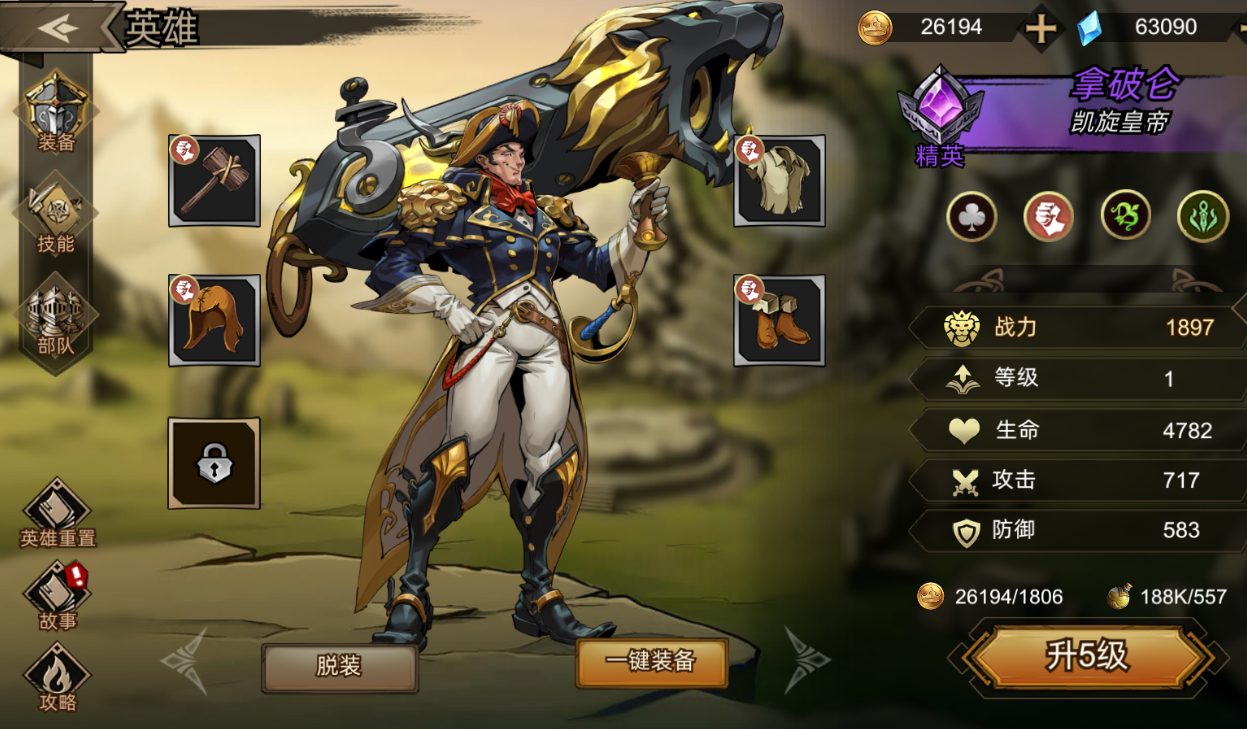Show the previous hero with left arrow

click(x=186, y=660)
